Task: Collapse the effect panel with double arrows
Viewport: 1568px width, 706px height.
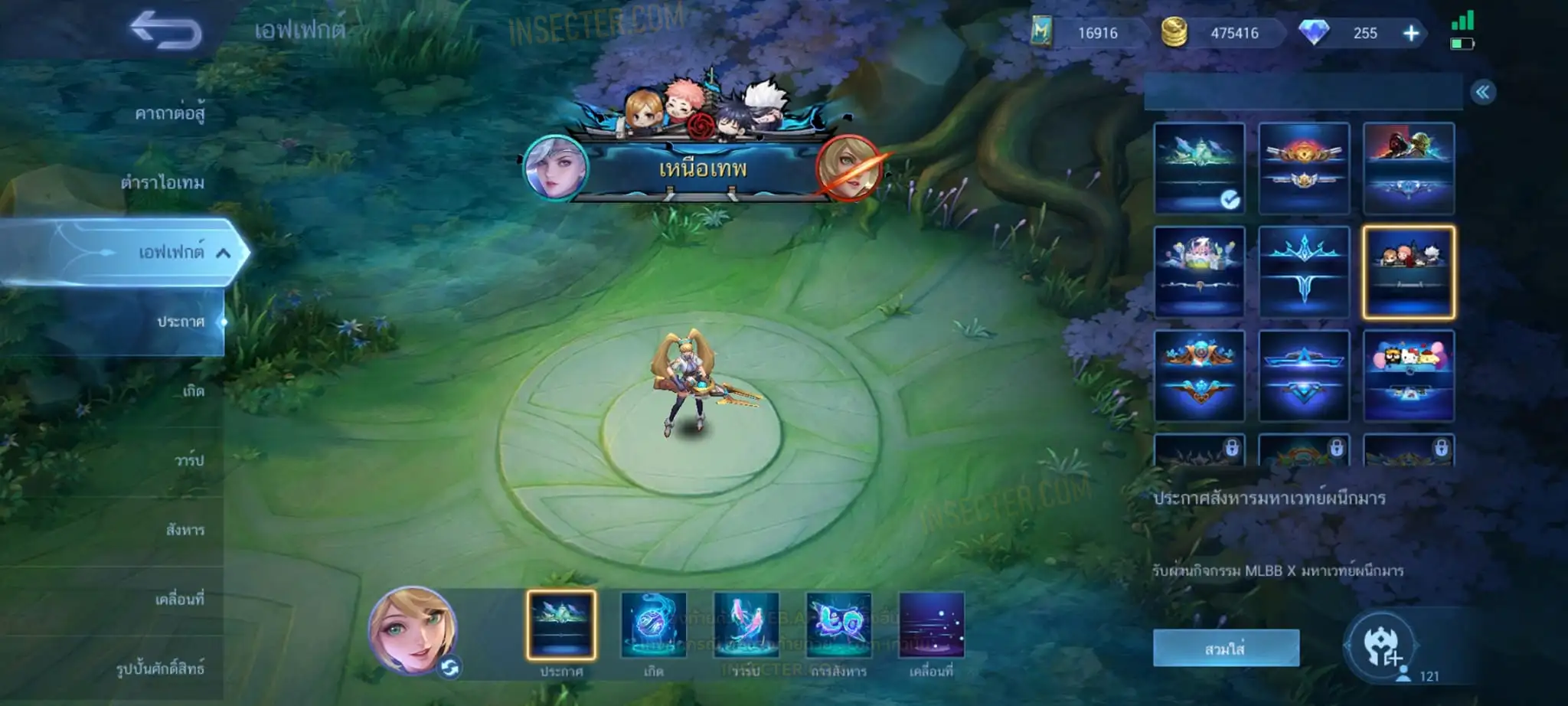Action: (x=1482, y=93)
